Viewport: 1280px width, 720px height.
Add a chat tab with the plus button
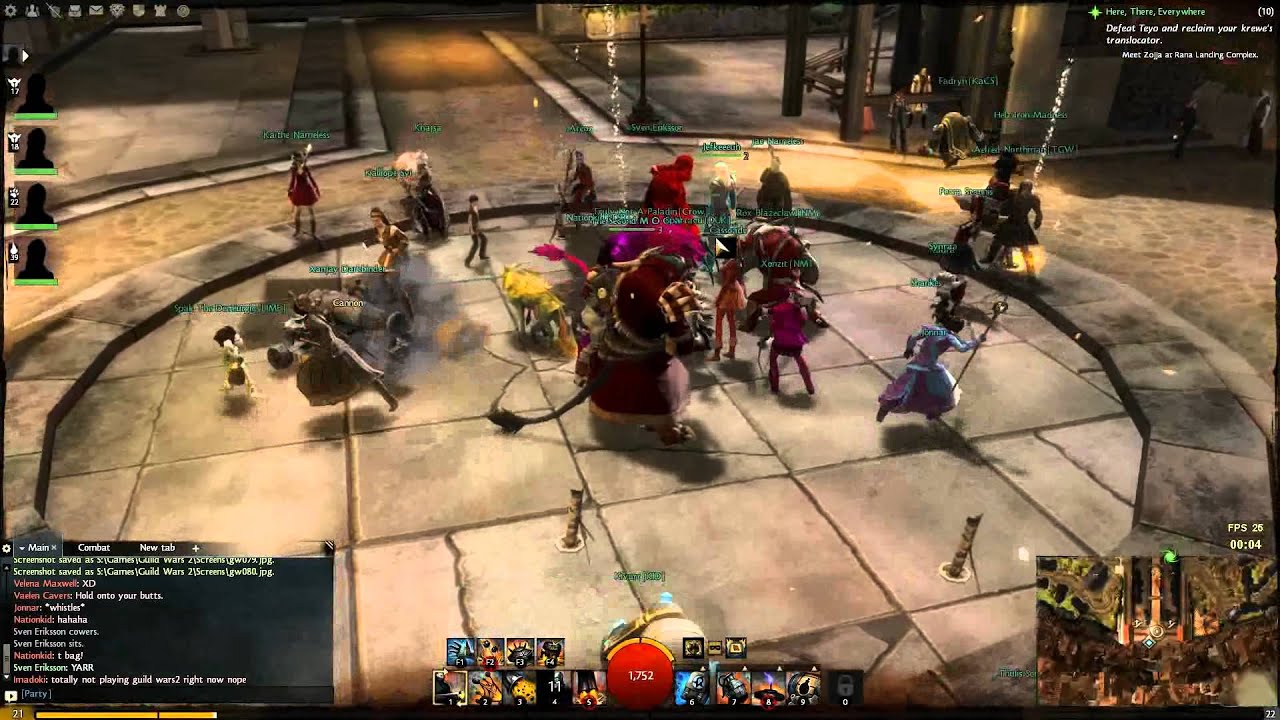(x=196, y=548)
